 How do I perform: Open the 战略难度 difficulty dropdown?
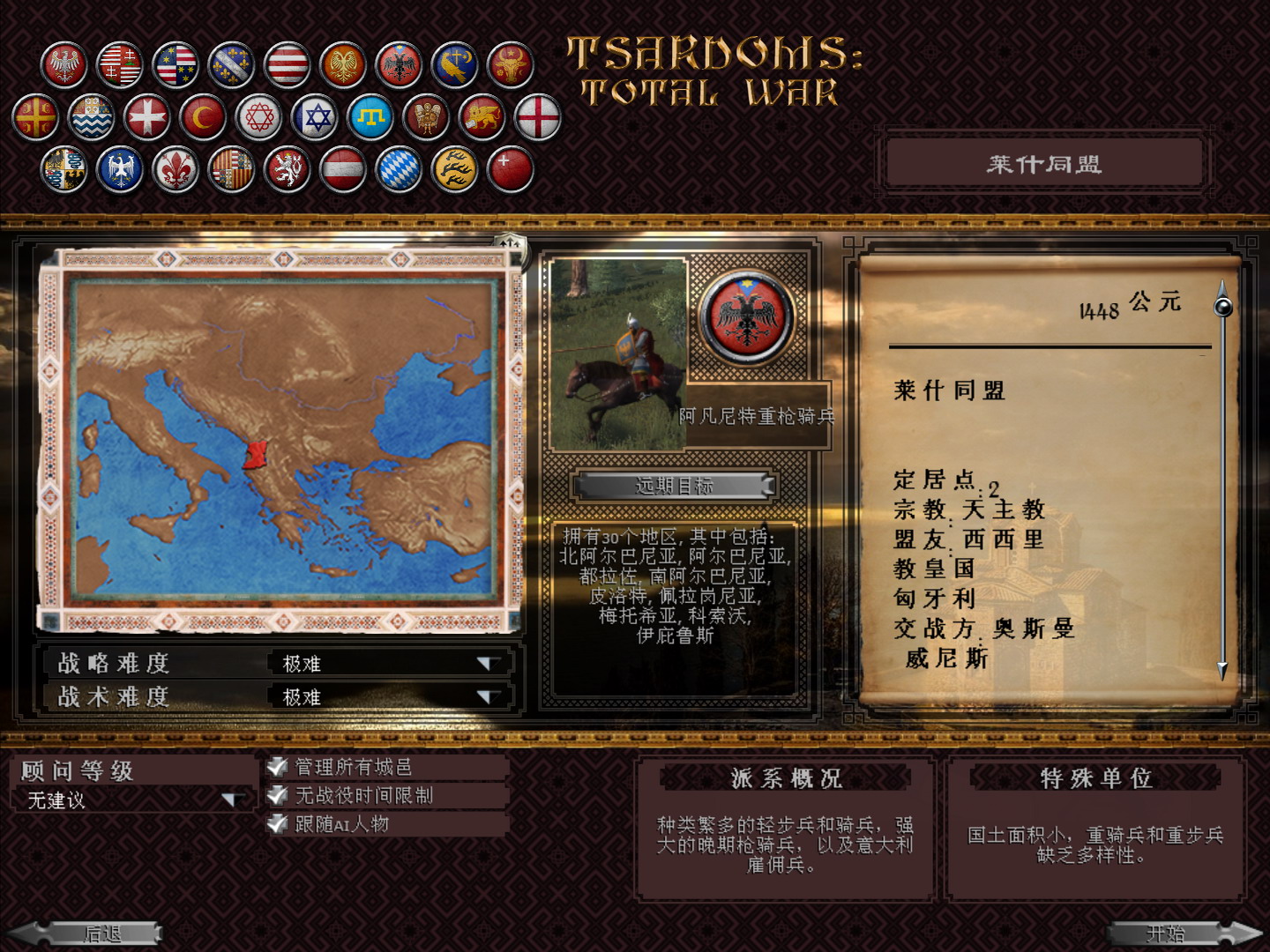click(488, 664)
